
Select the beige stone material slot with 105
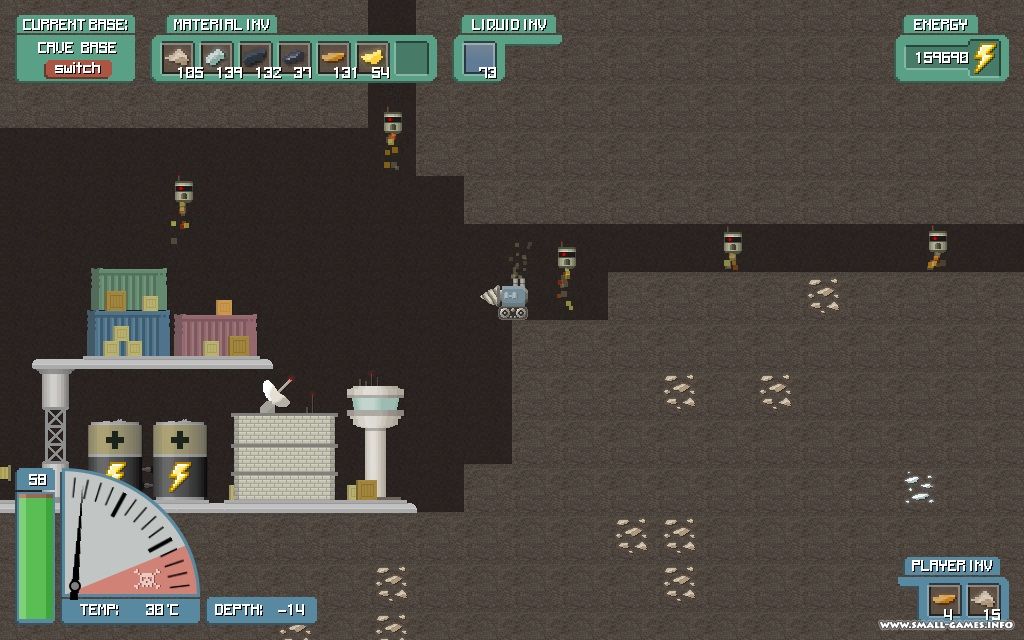[x=178, y=58]
